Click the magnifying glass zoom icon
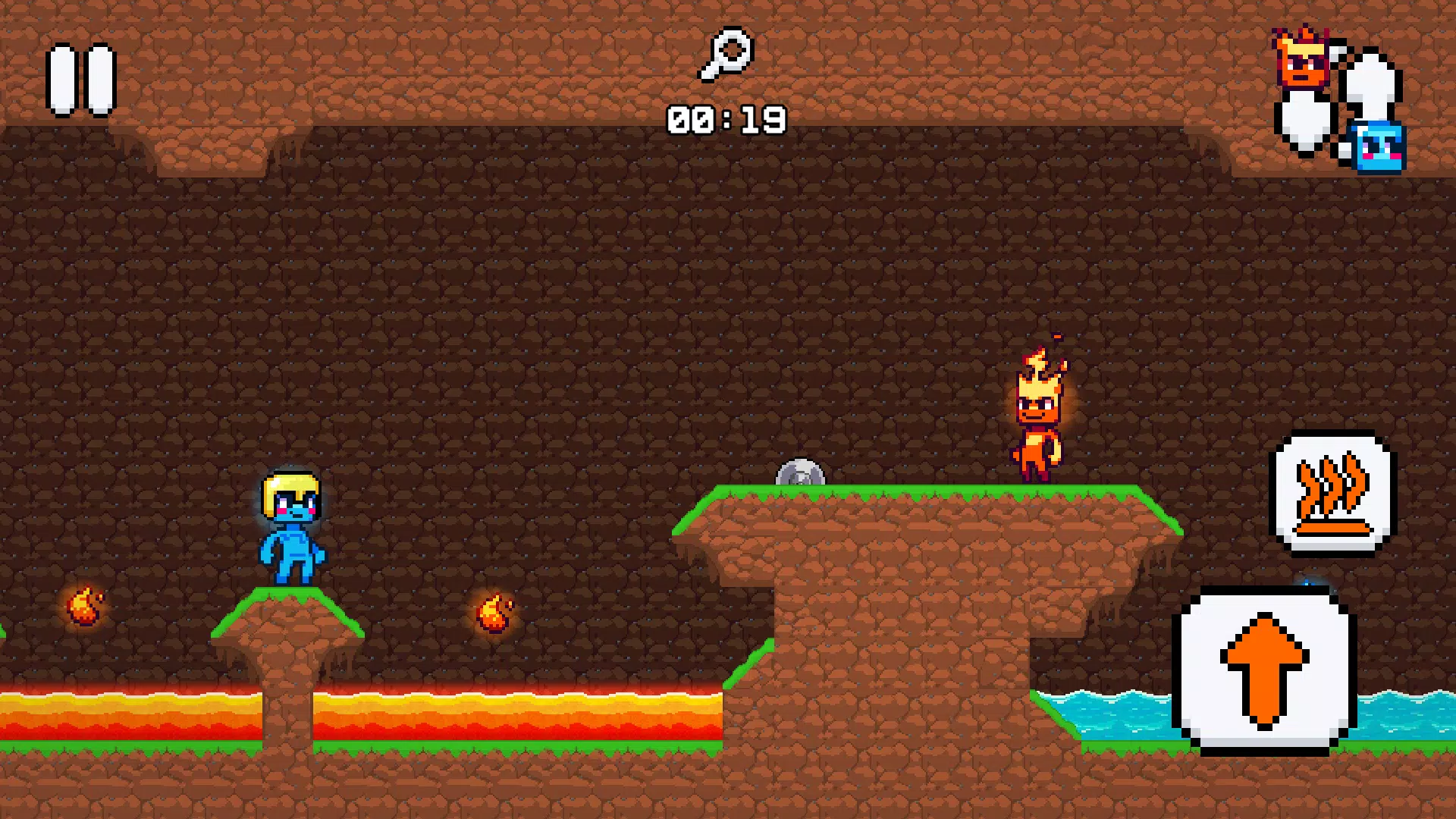The height and width of the screenshot is (819, 1456). (x=726, y=52)
